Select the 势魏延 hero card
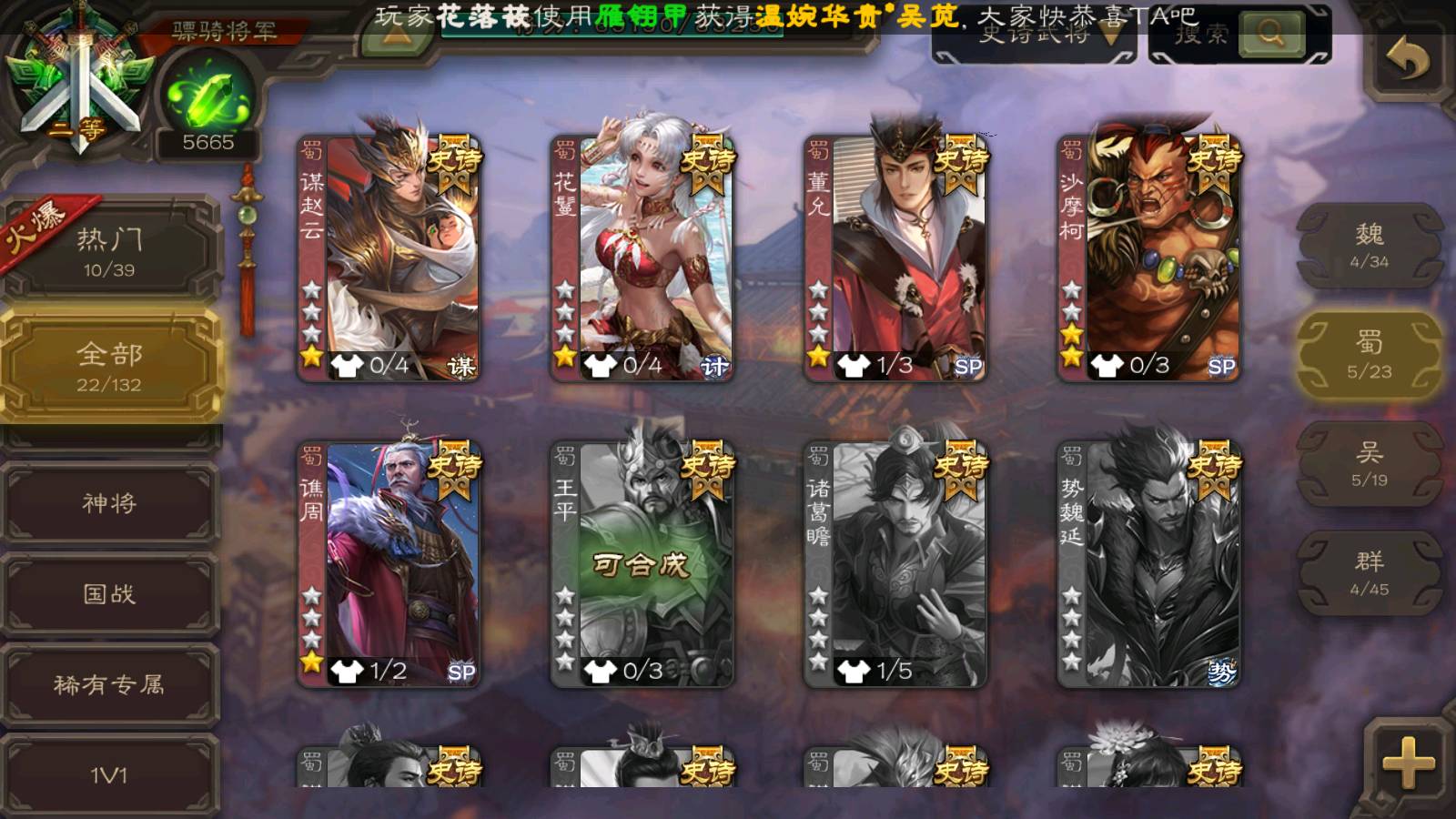The width and height of the screenshot is (1456, 819). [1148, 562]
